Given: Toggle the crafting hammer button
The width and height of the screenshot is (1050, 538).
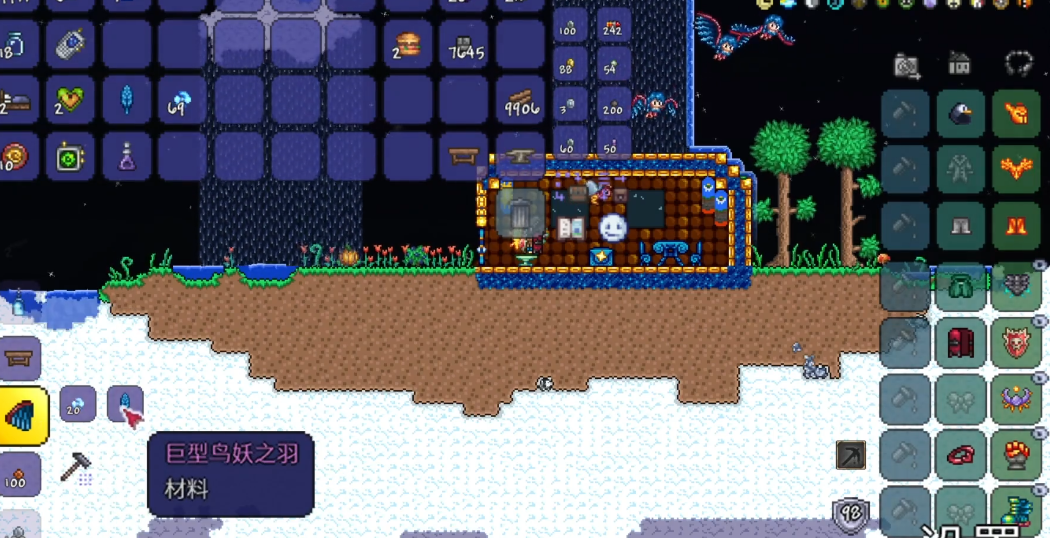Looking at the screenshot, I should [x=76, y=467].
